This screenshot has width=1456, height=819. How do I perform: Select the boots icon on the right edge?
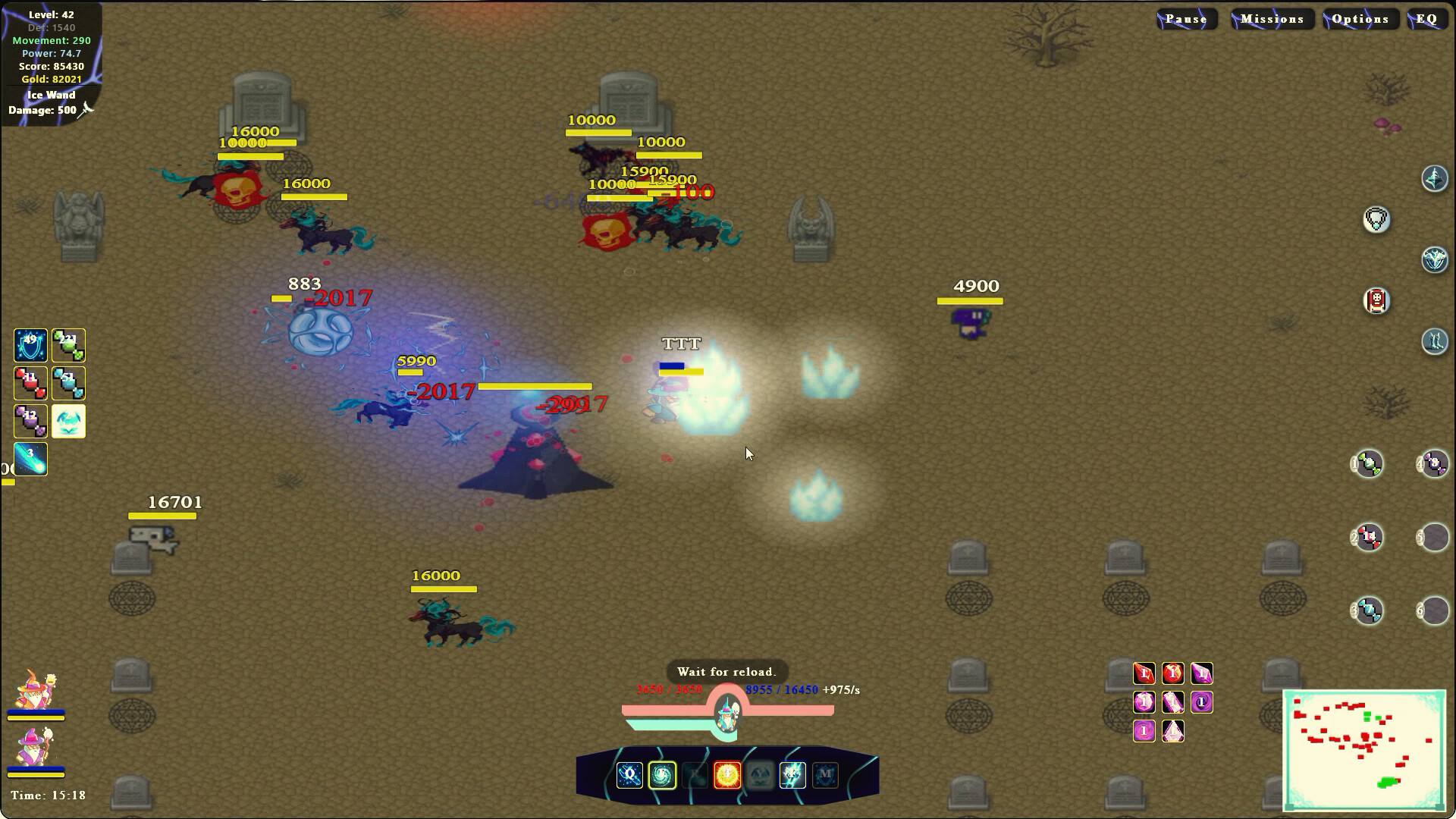(x=1435, y=340)
